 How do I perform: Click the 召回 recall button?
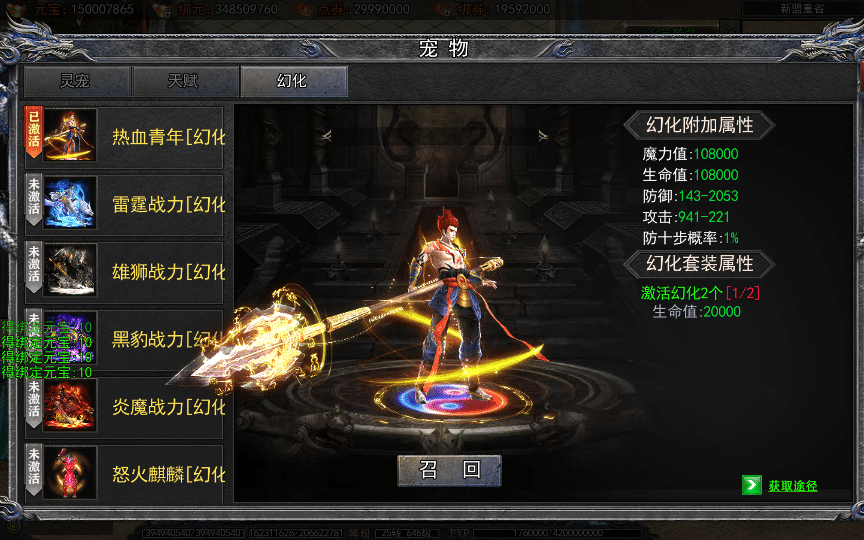(449, 471)
